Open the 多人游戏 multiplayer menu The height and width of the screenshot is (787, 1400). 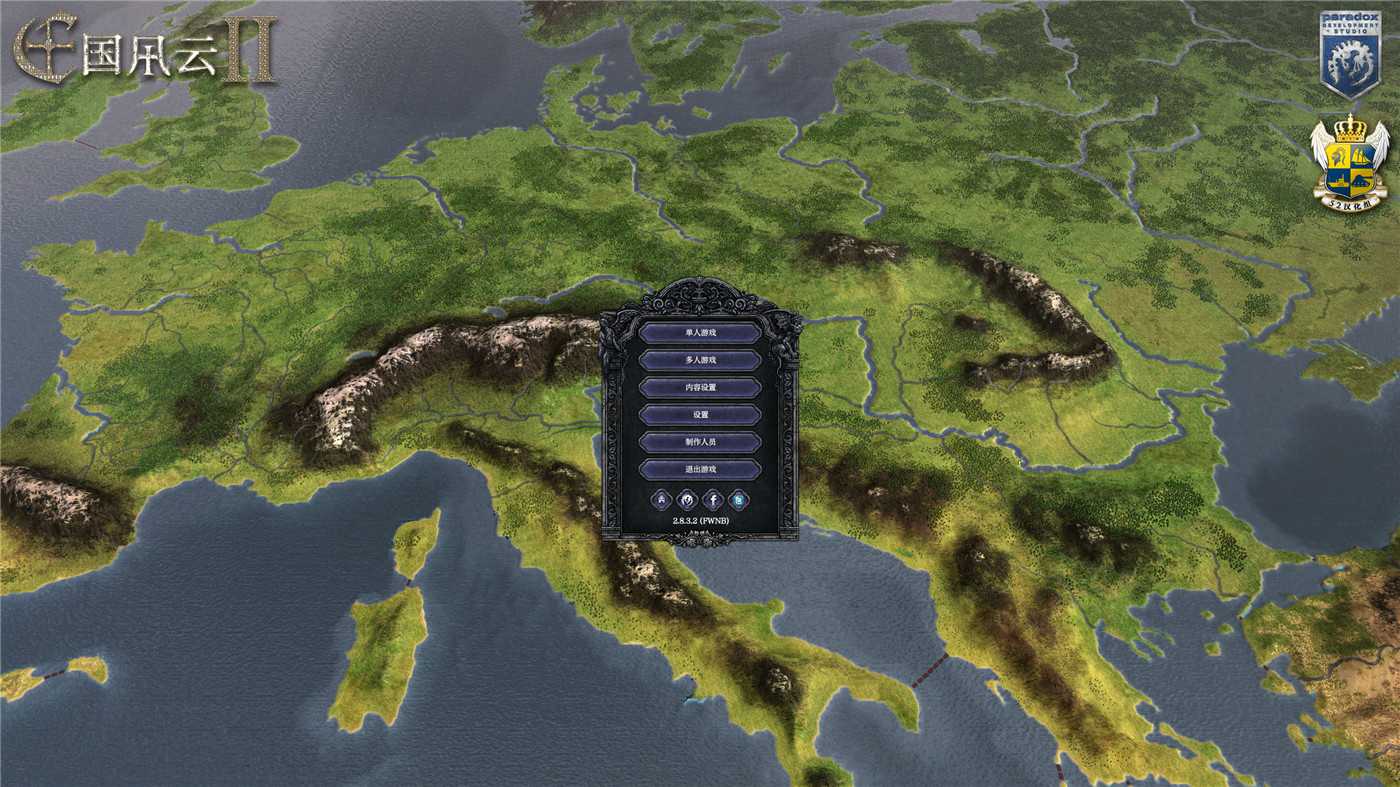pyautogui.click(x=702, y=358)
